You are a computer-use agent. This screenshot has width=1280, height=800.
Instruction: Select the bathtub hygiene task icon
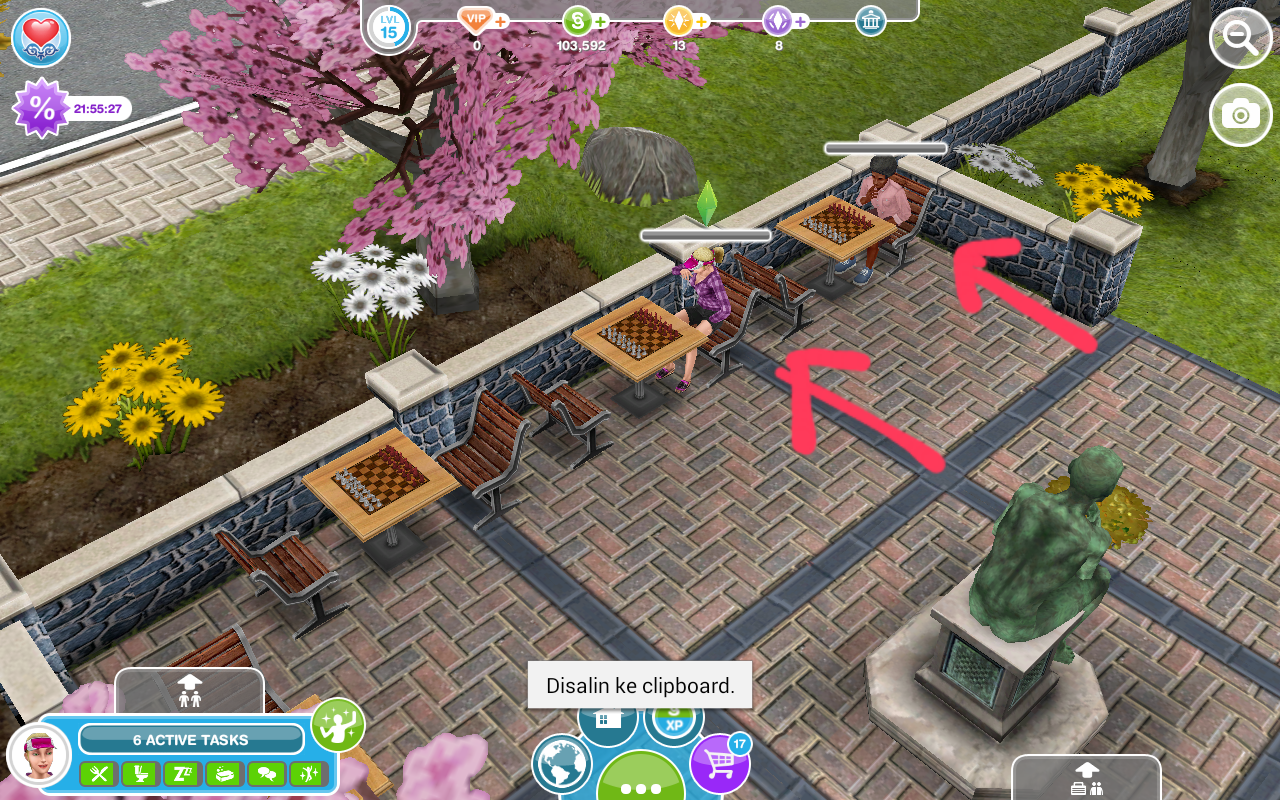[x=224, y=773]
